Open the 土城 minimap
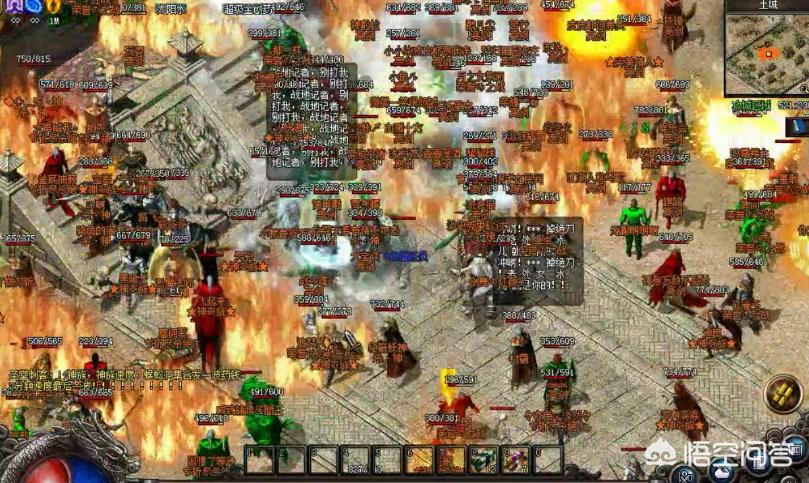 tap(765, 54)
